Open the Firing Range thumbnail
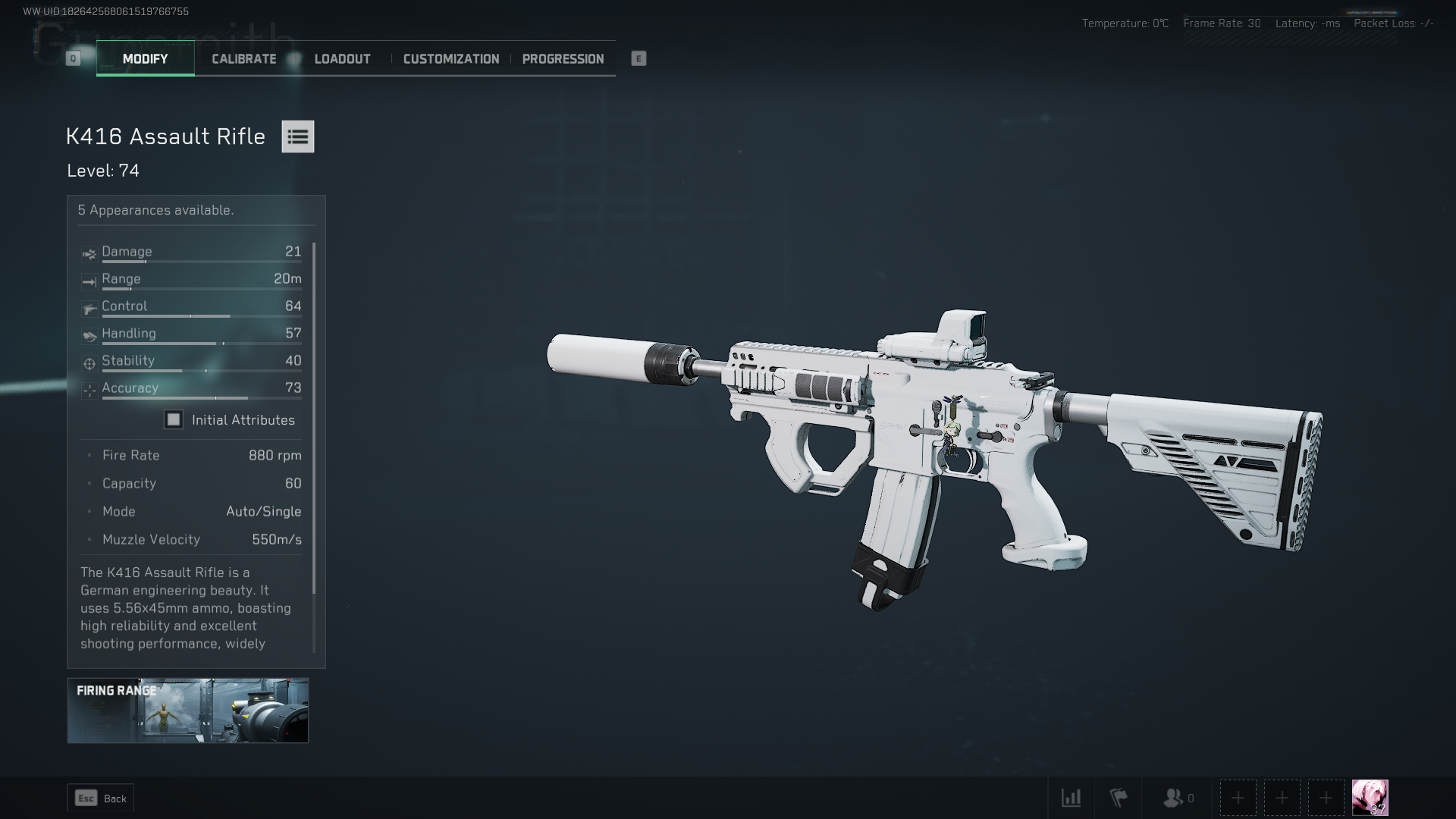Screen dimensions: 1456x819 click(x=187, y=711)
